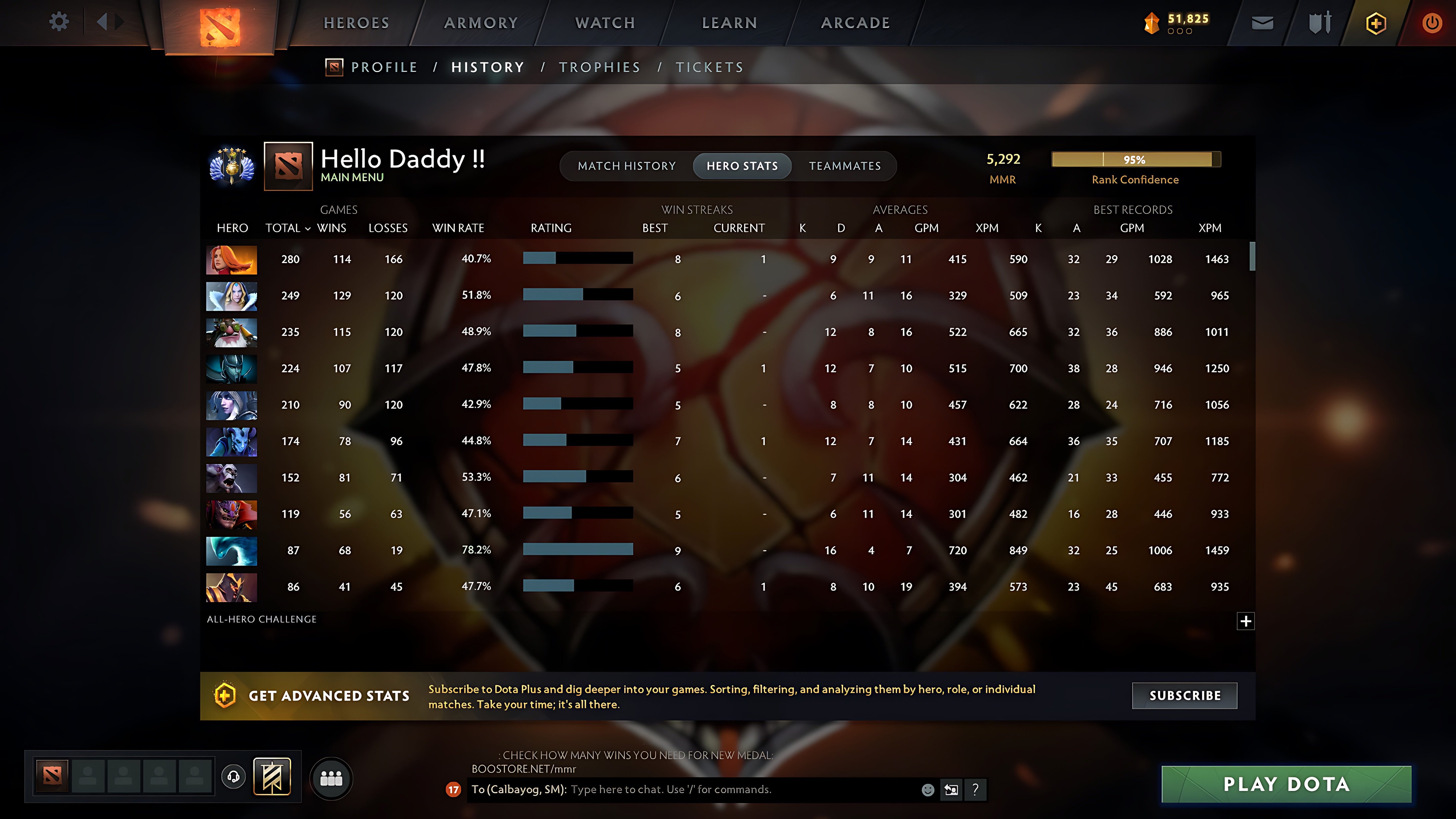The image size is (1456, 819).
Task: Open the emoticon picker in chat
Action: [x=929, y=790]
